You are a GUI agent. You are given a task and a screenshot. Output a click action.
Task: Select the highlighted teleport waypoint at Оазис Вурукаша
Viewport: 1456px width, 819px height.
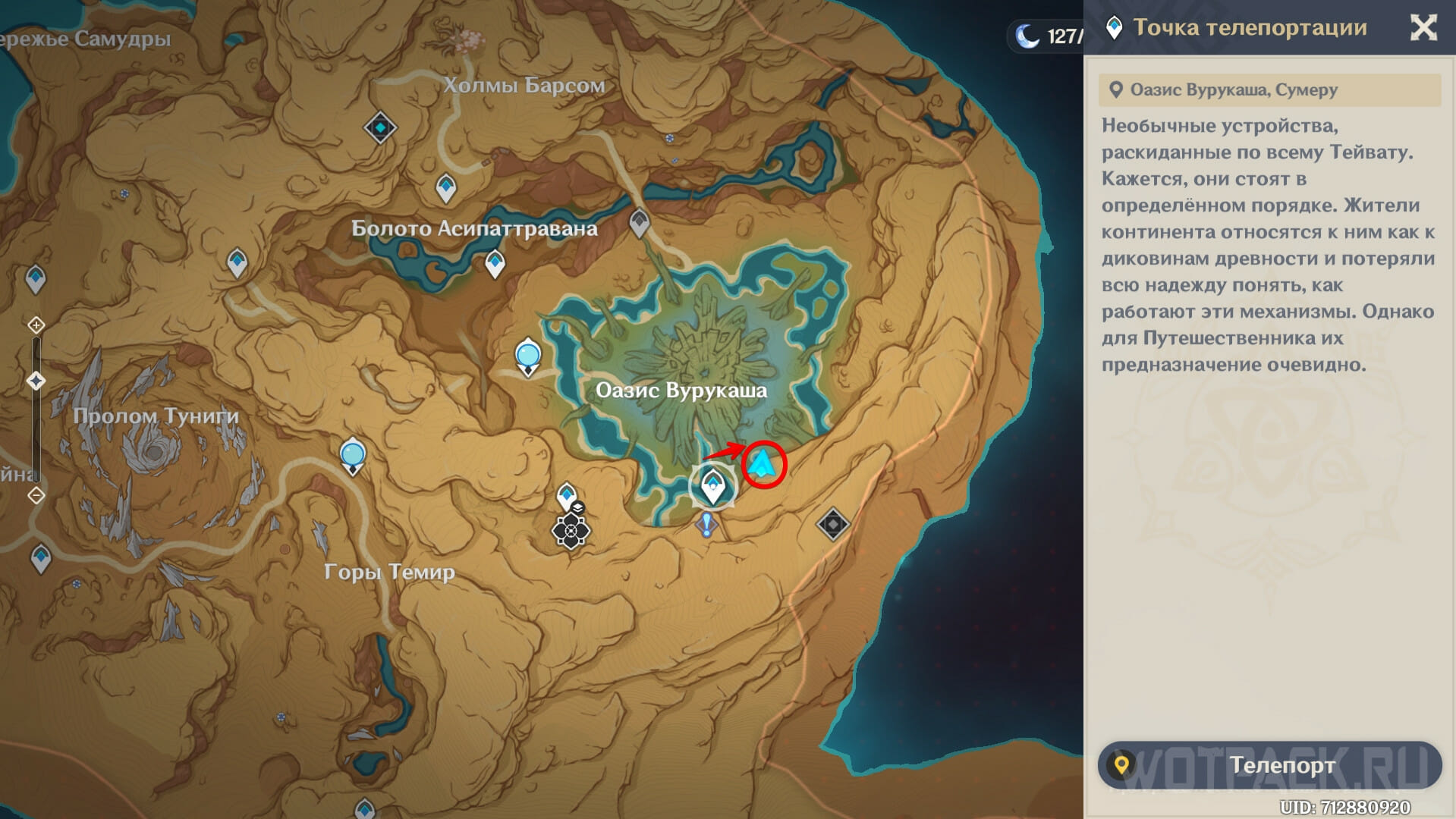[x=712, y=485]
